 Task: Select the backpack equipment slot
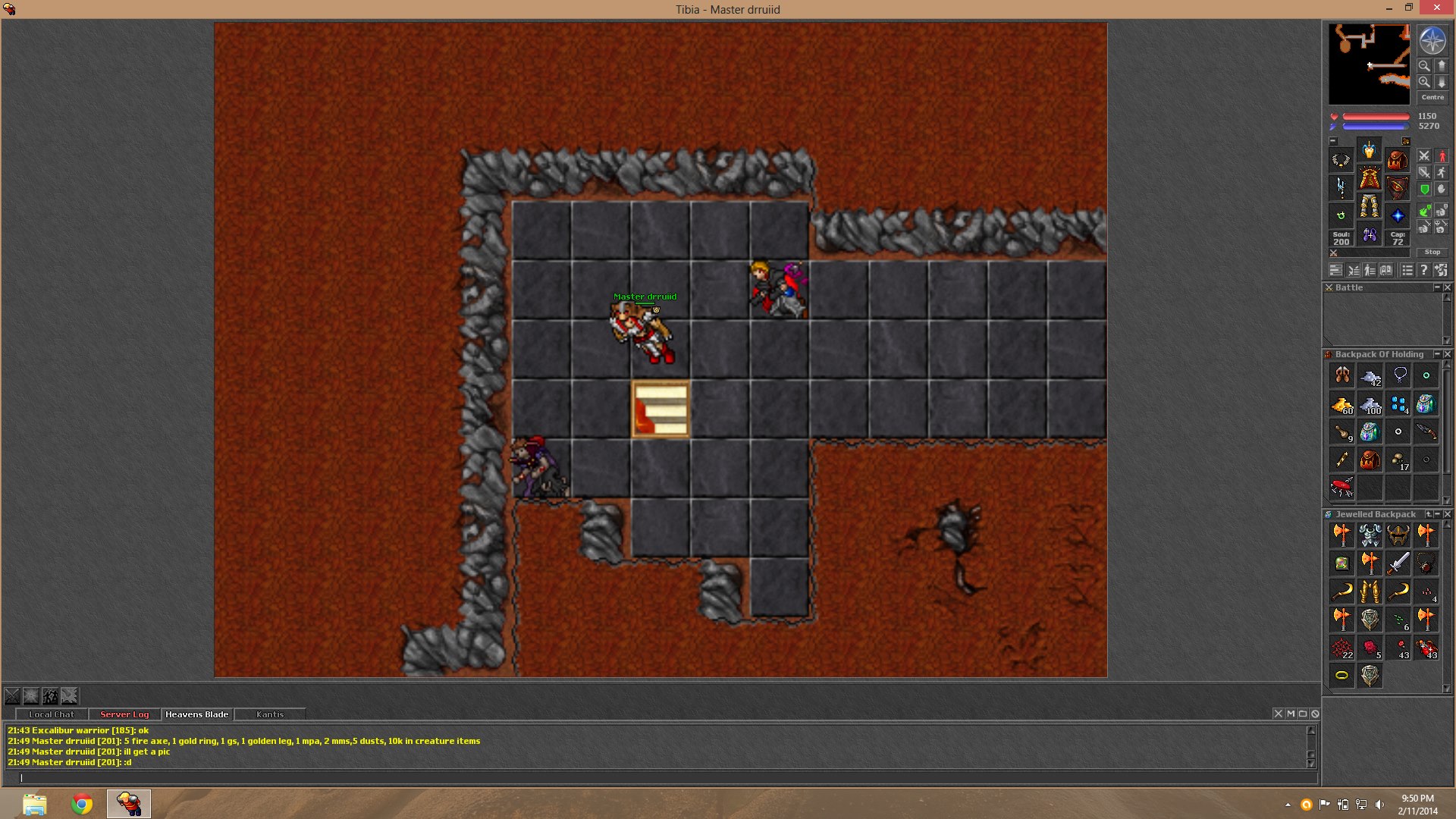[1397, 160]
